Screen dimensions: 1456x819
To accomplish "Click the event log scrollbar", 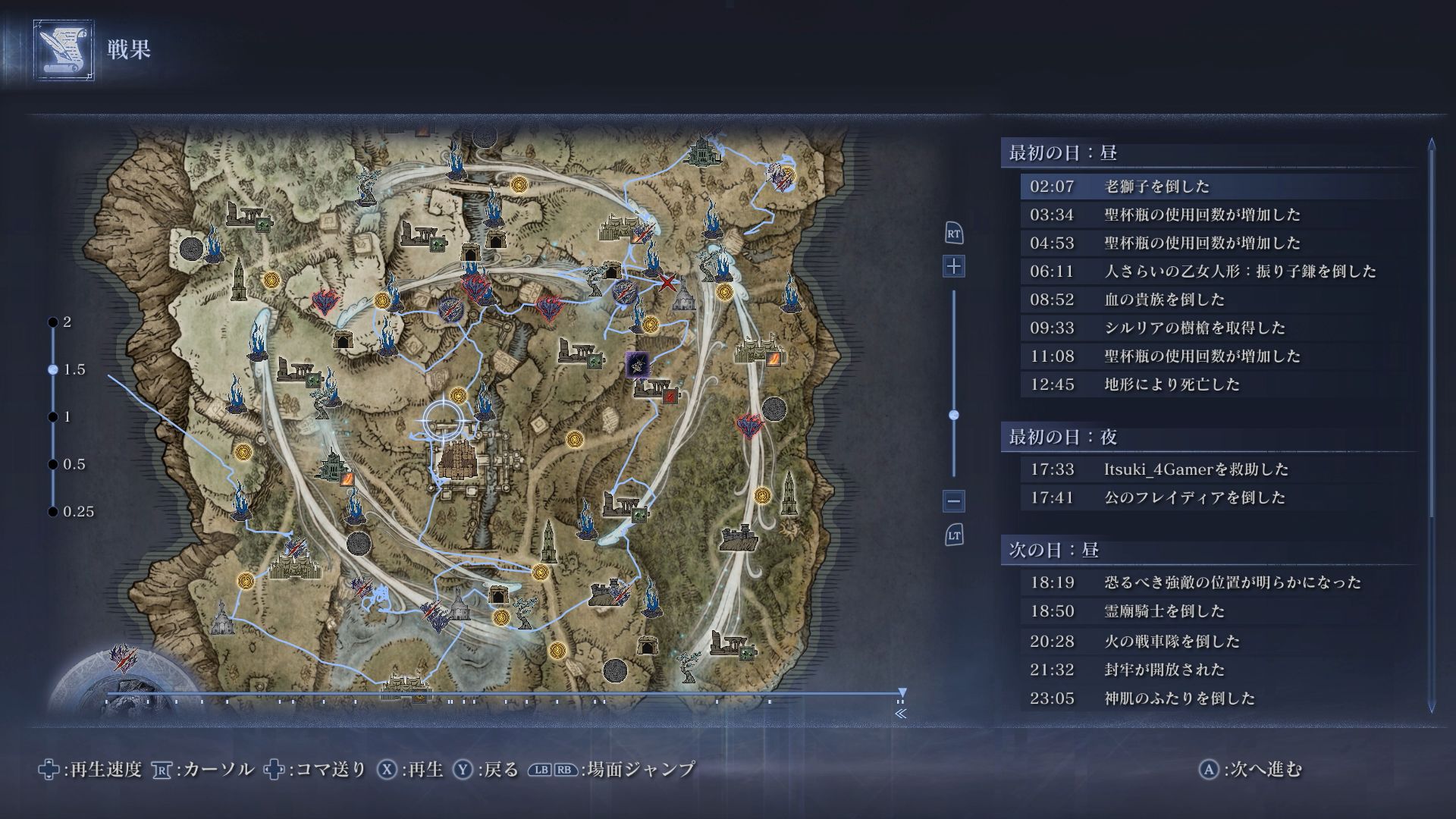I will click(1432, 425).
